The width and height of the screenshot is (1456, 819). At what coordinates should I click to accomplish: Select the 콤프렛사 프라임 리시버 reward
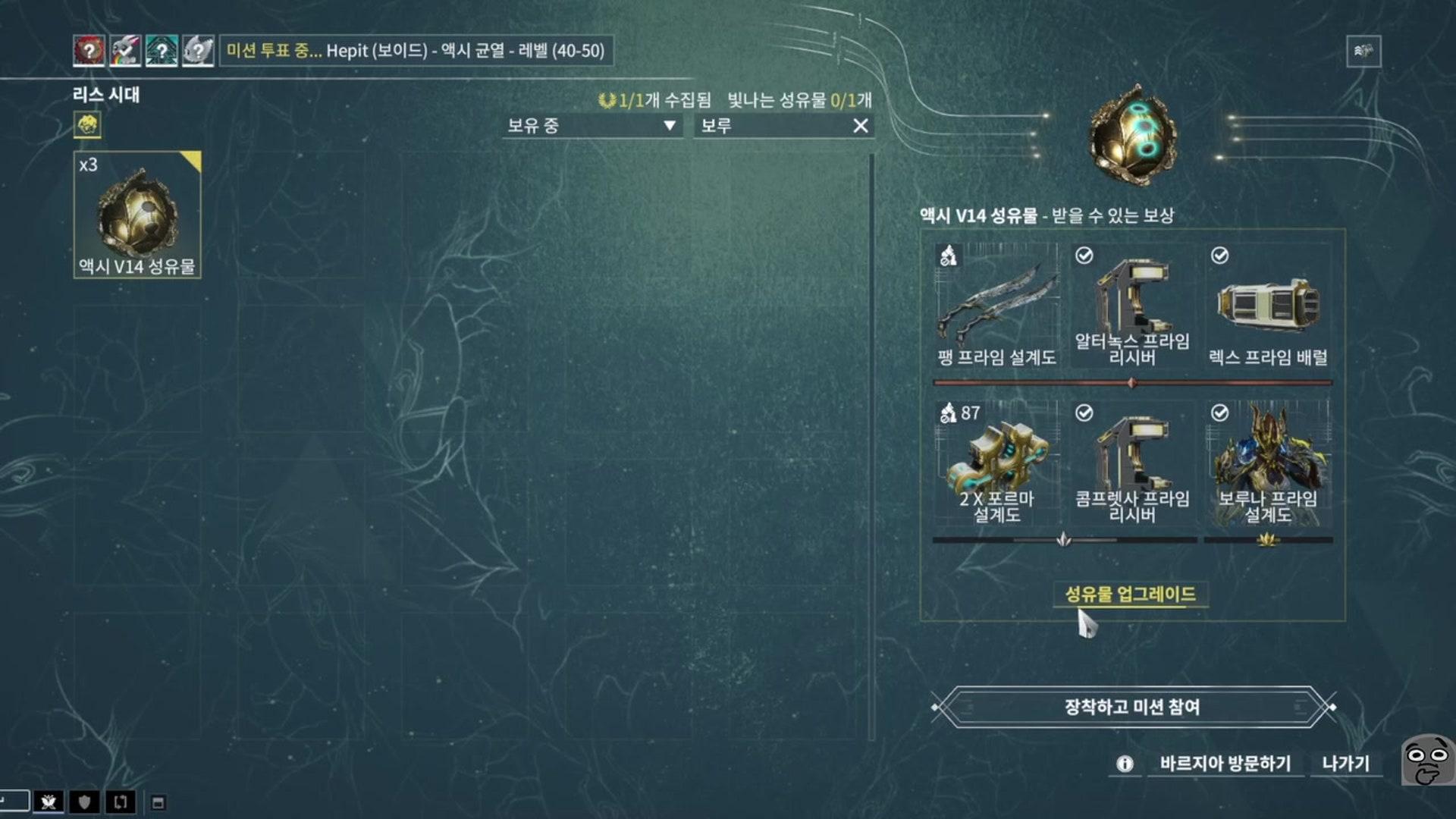tap(1132, 464)
